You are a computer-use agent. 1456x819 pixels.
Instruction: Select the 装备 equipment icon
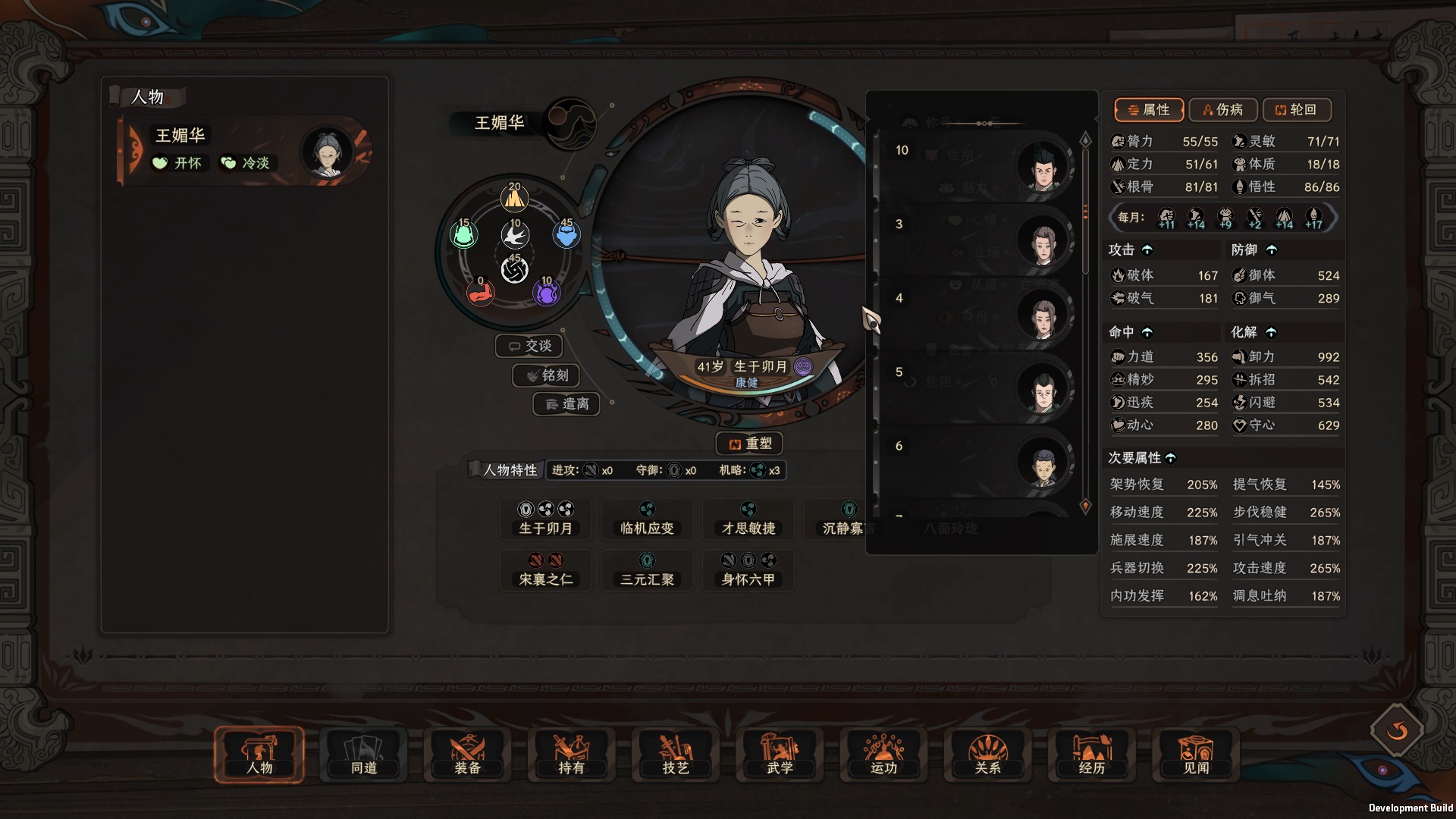467,755
